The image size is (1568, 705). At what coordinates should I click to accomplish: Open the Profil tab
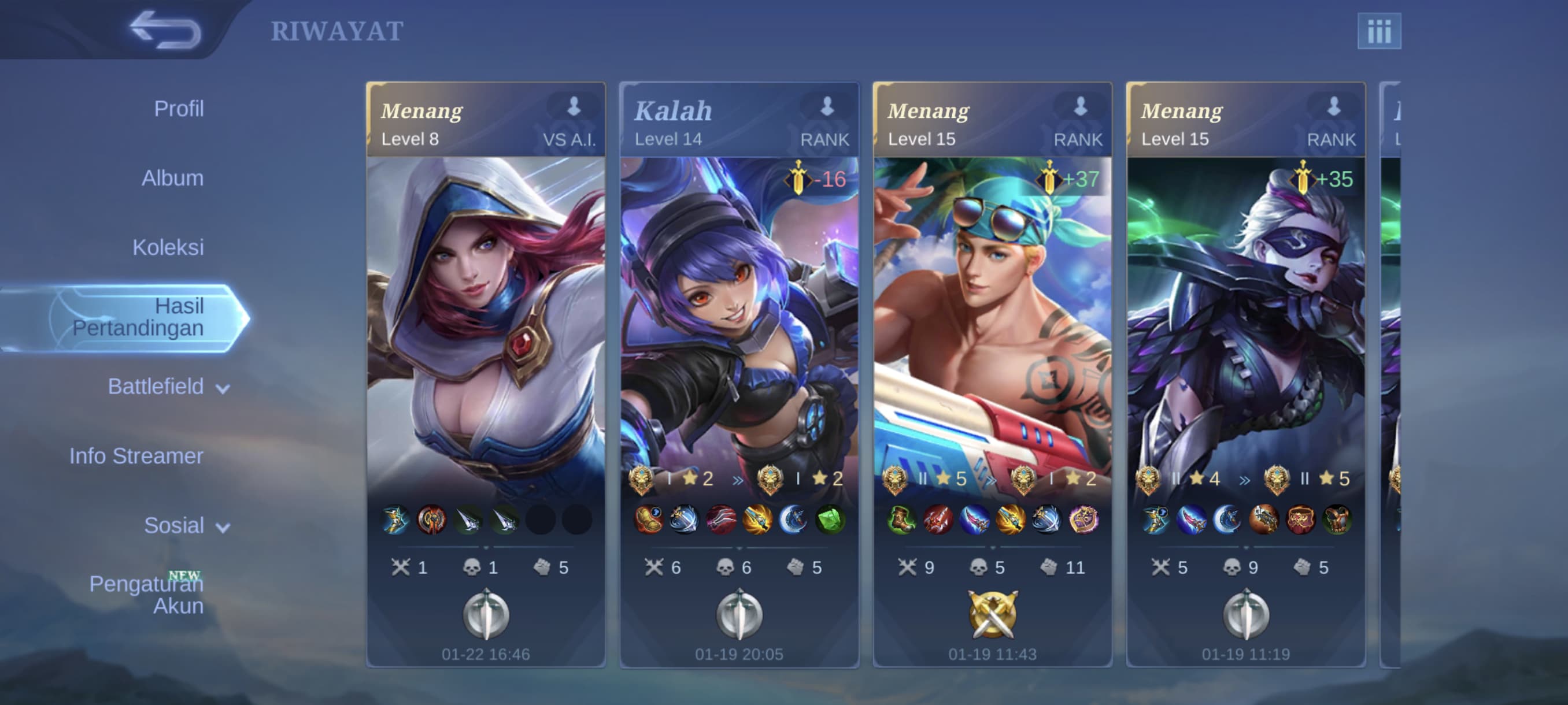pyautogui.click(x=178, y=109)
